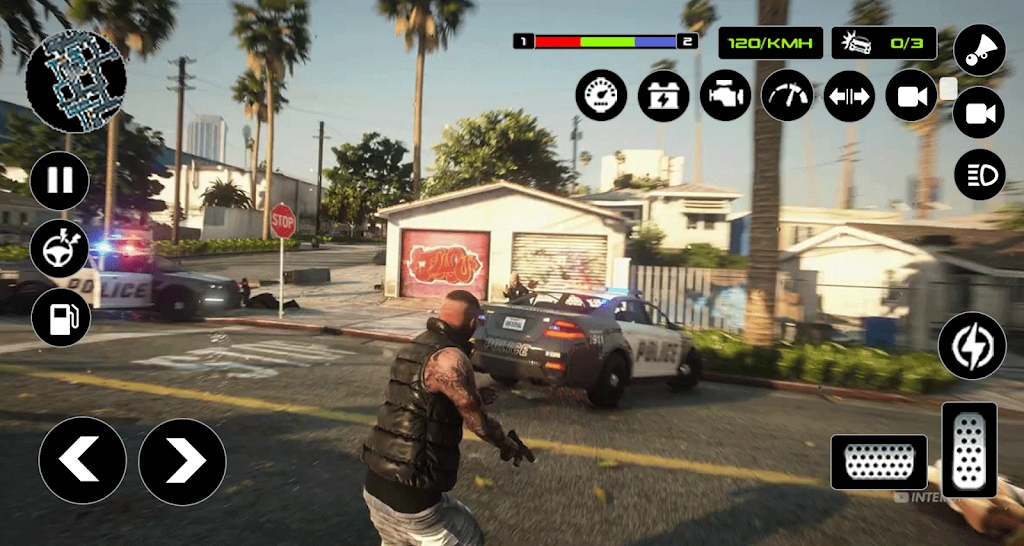The height and width of the screenshot is (546, 1024).
Task: Sound the horn
Action: 979,51
